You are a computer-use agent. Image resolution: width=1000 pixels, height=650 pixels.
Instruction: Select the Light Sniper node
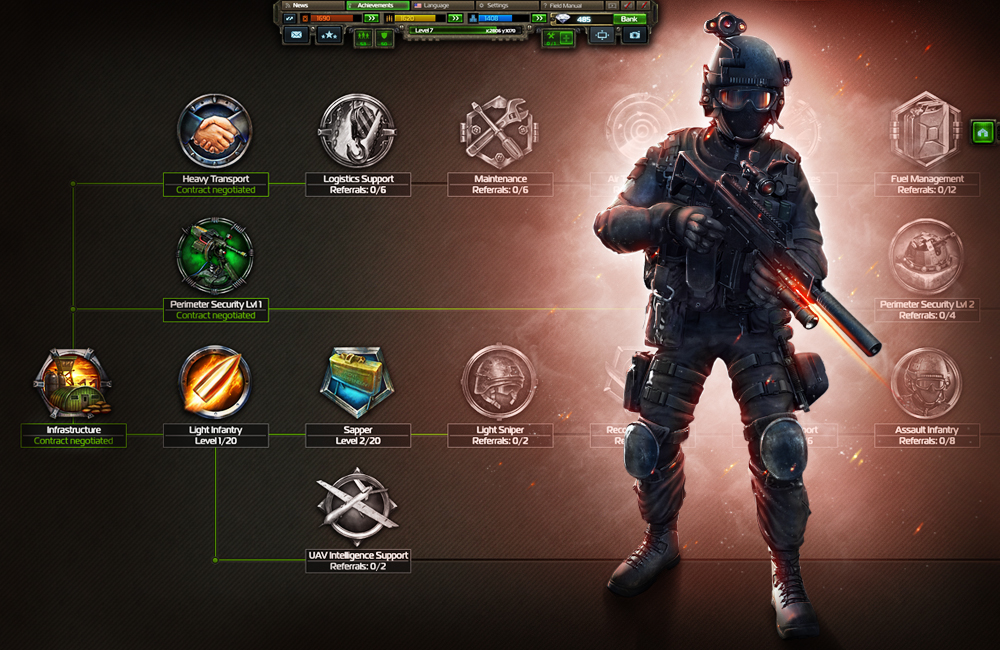pyautogui.click(x=499, y=384)
